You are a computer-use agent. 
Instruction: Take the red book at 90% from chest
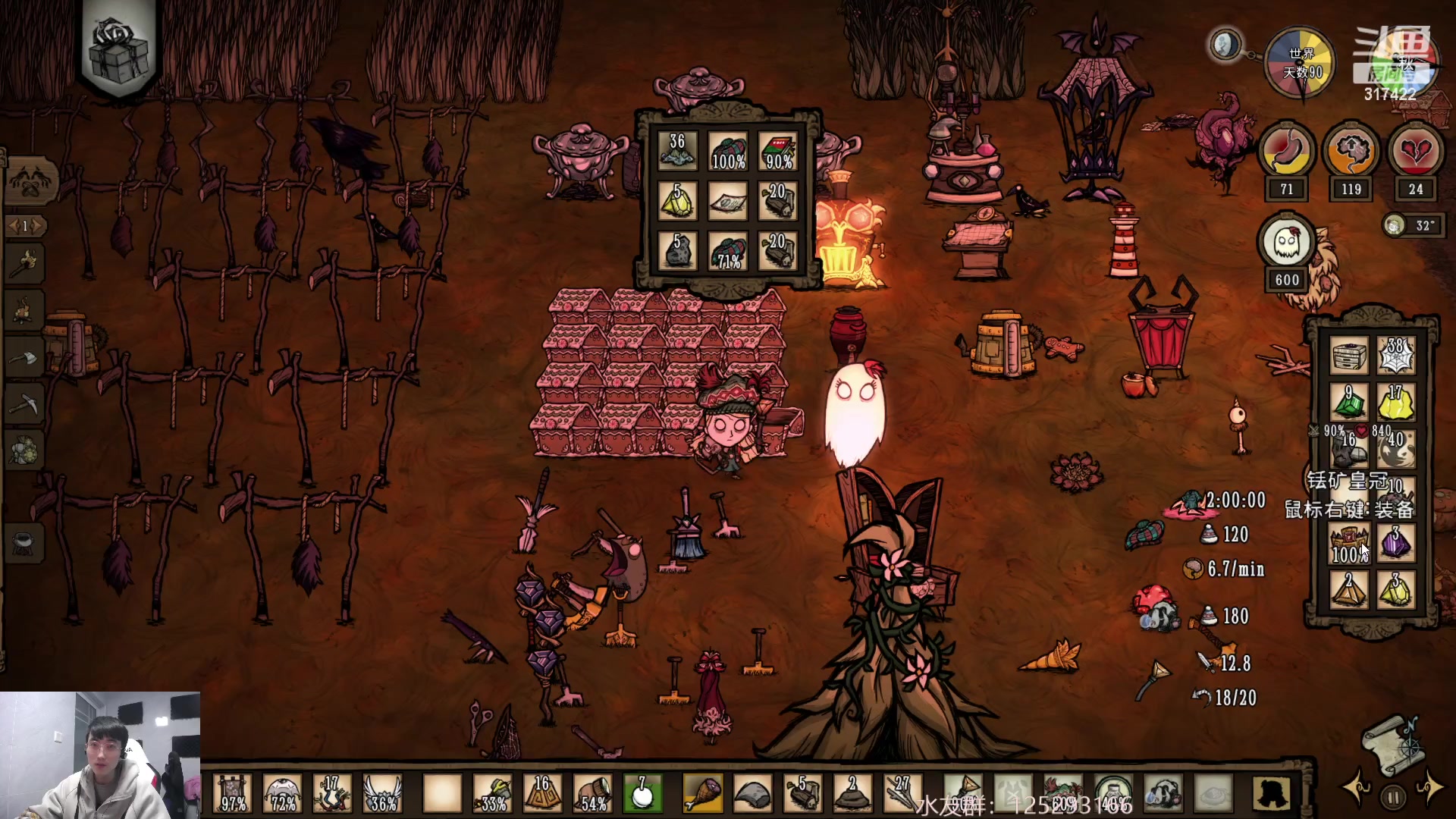coord(778,152)
